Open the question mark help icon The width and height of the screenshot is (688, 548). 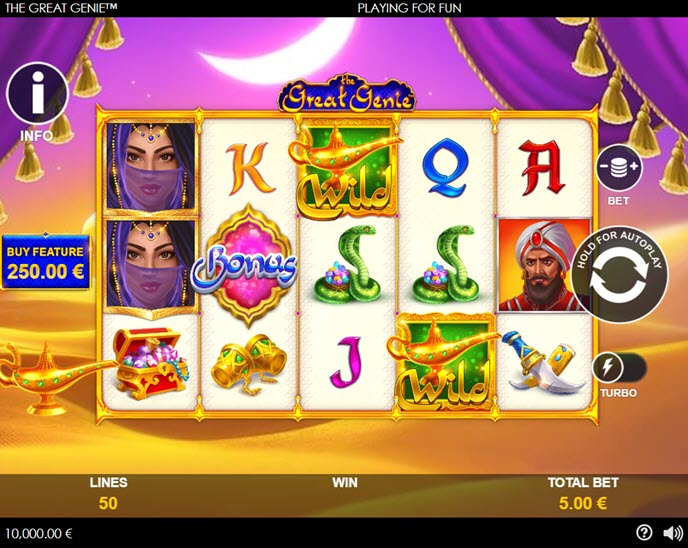644,532
